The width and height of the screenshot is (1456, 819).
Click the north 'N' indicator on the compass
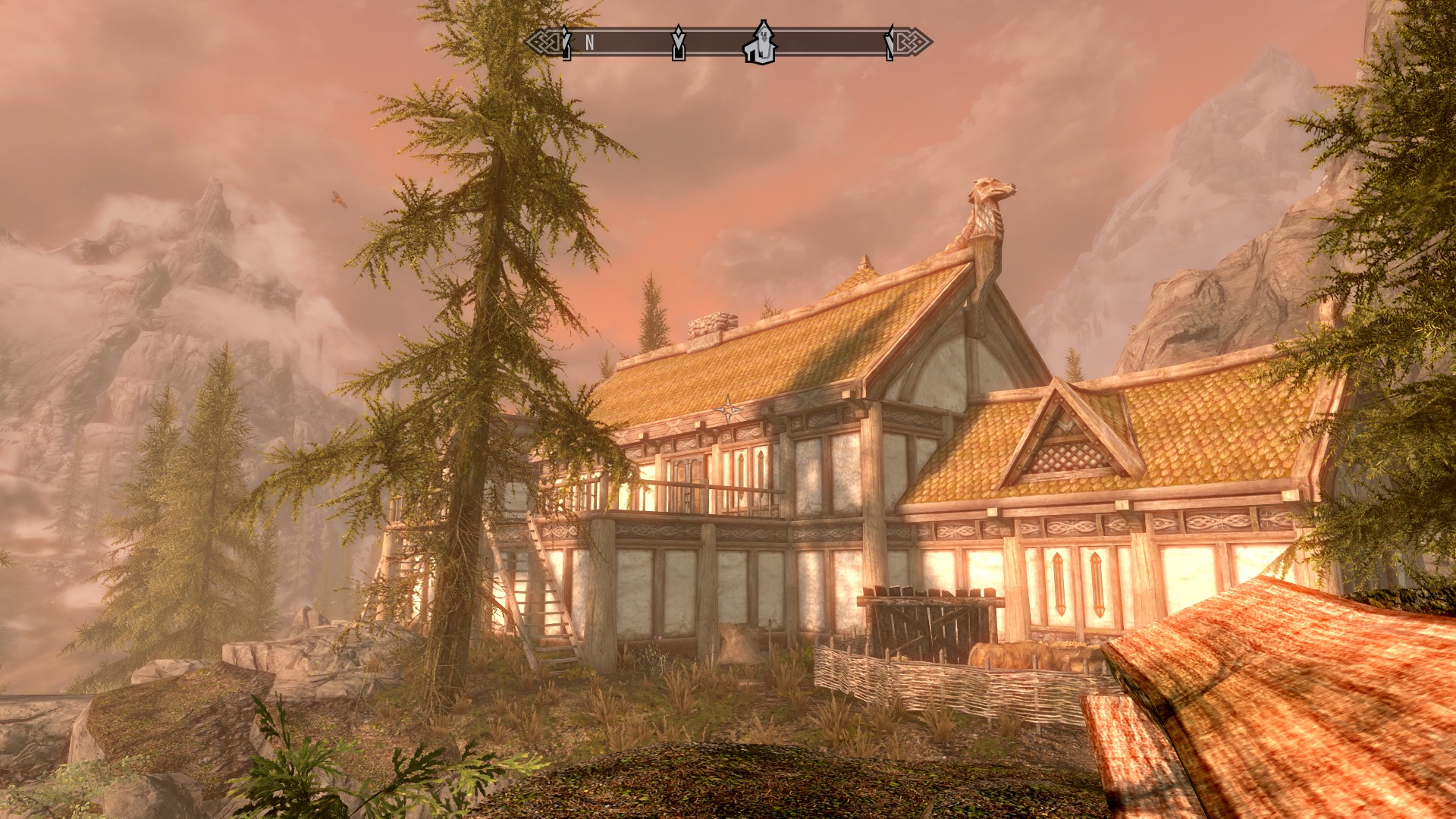coord(589,43)
